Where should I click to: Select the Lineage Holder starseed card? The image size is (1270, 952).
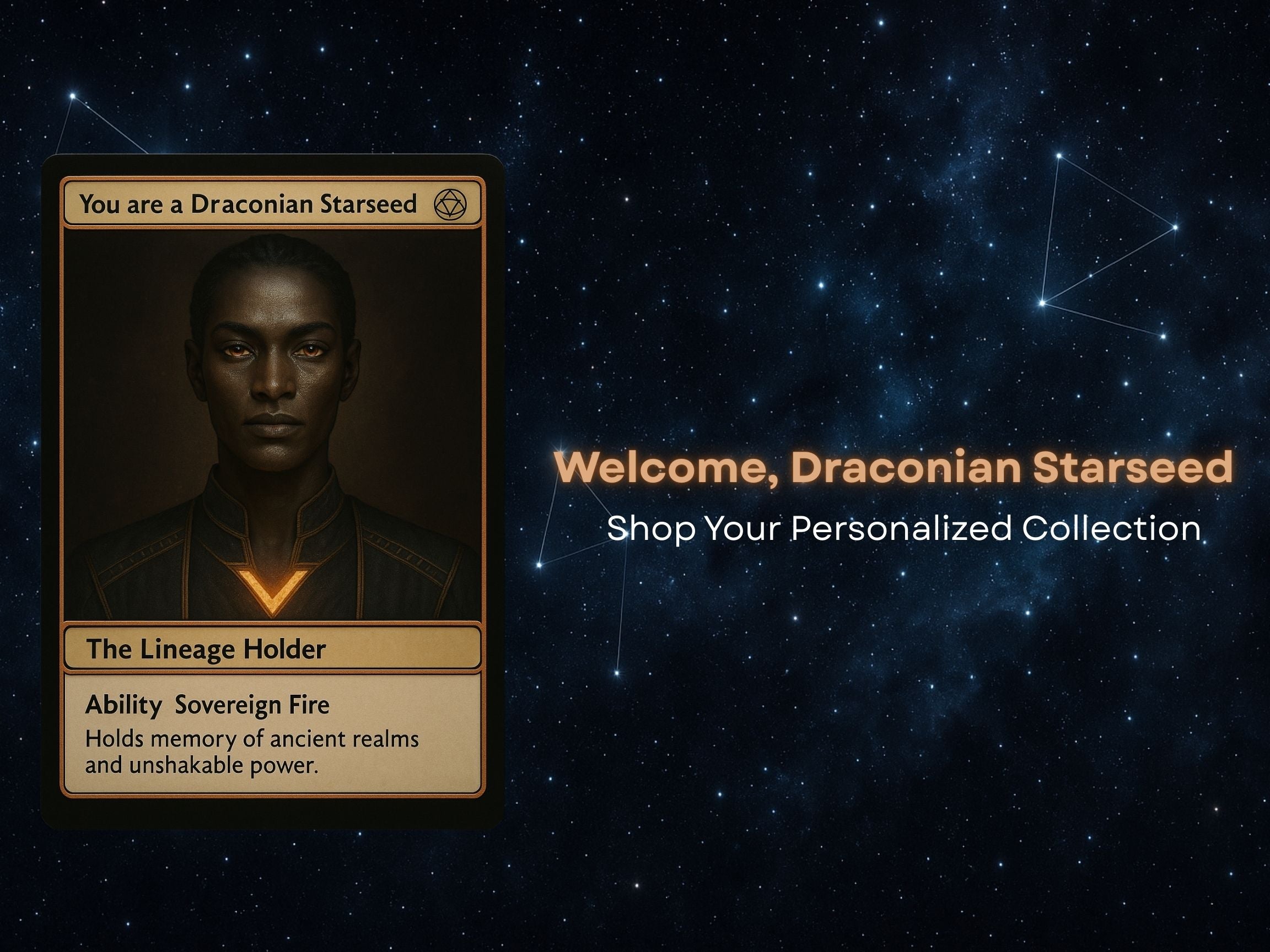coord(272,491)
